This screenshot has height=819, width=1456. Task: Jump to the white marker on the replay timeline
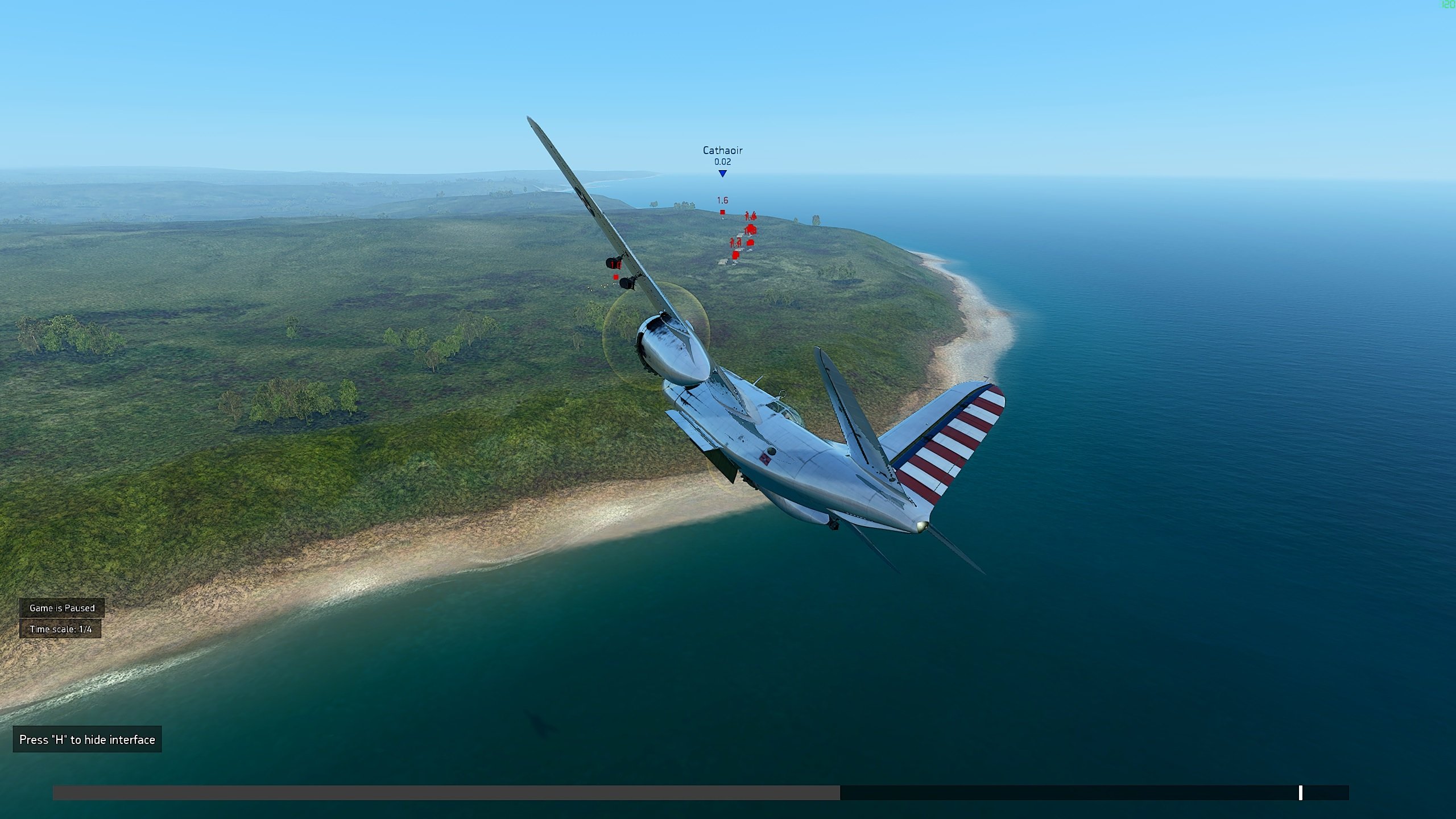click(x=1300, y=793)
